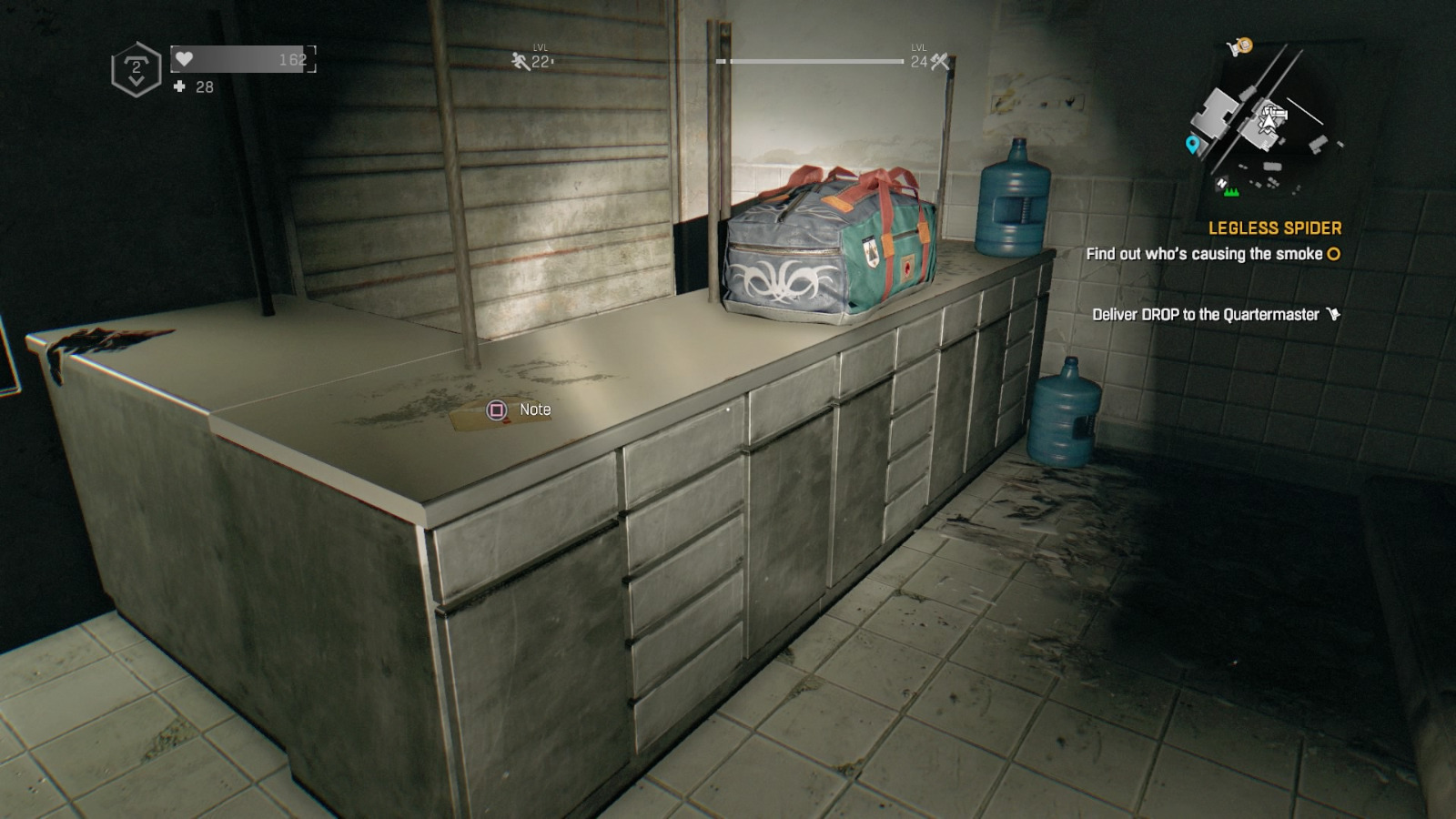Click the blue waypoint pin on the minimap
The height and width of the screenshot is (819, 1456).
pyautogui.click(x=1193, y=145)
